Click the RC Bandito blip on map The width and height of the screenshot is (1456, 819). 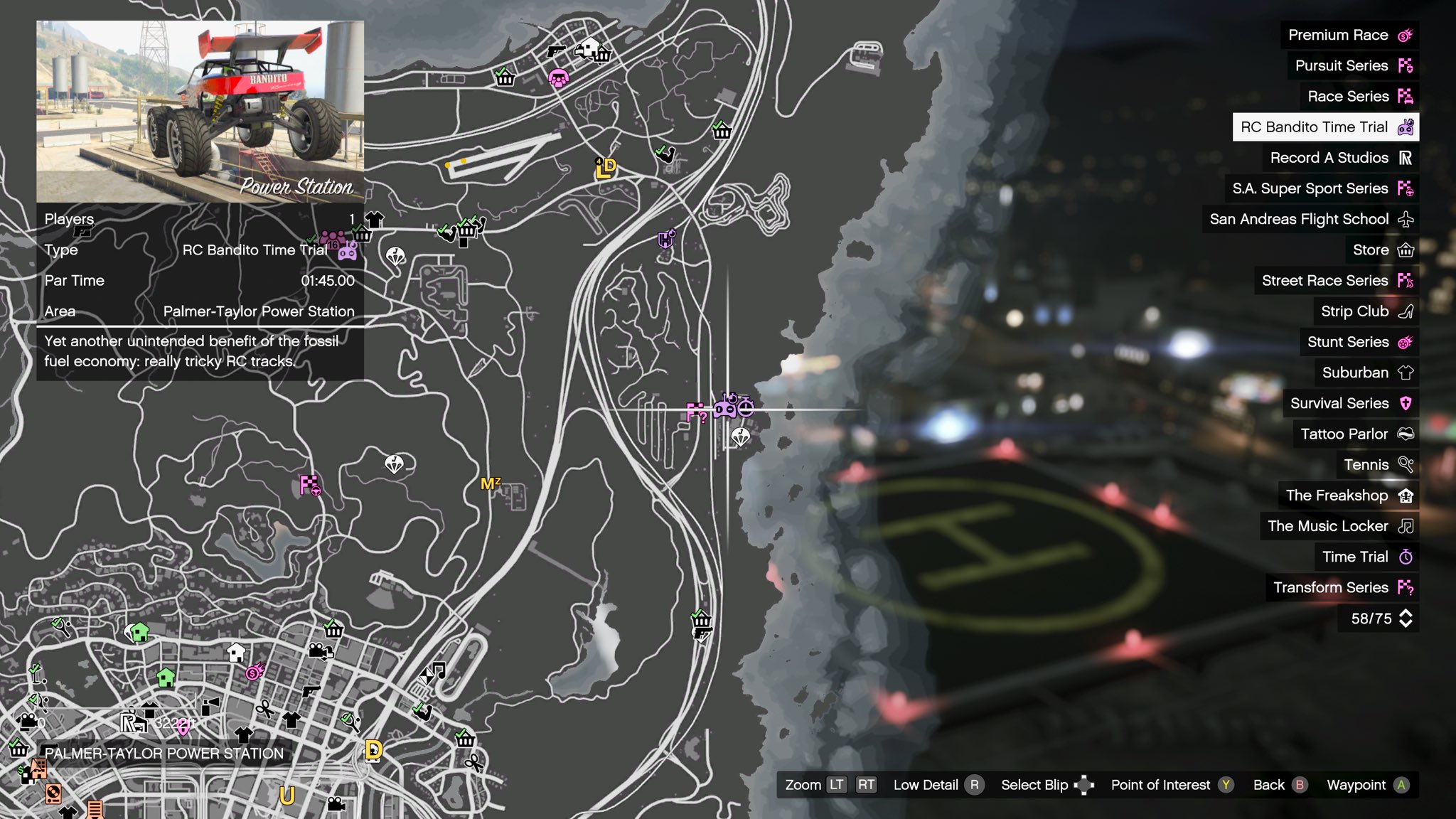tap(726, 407)
